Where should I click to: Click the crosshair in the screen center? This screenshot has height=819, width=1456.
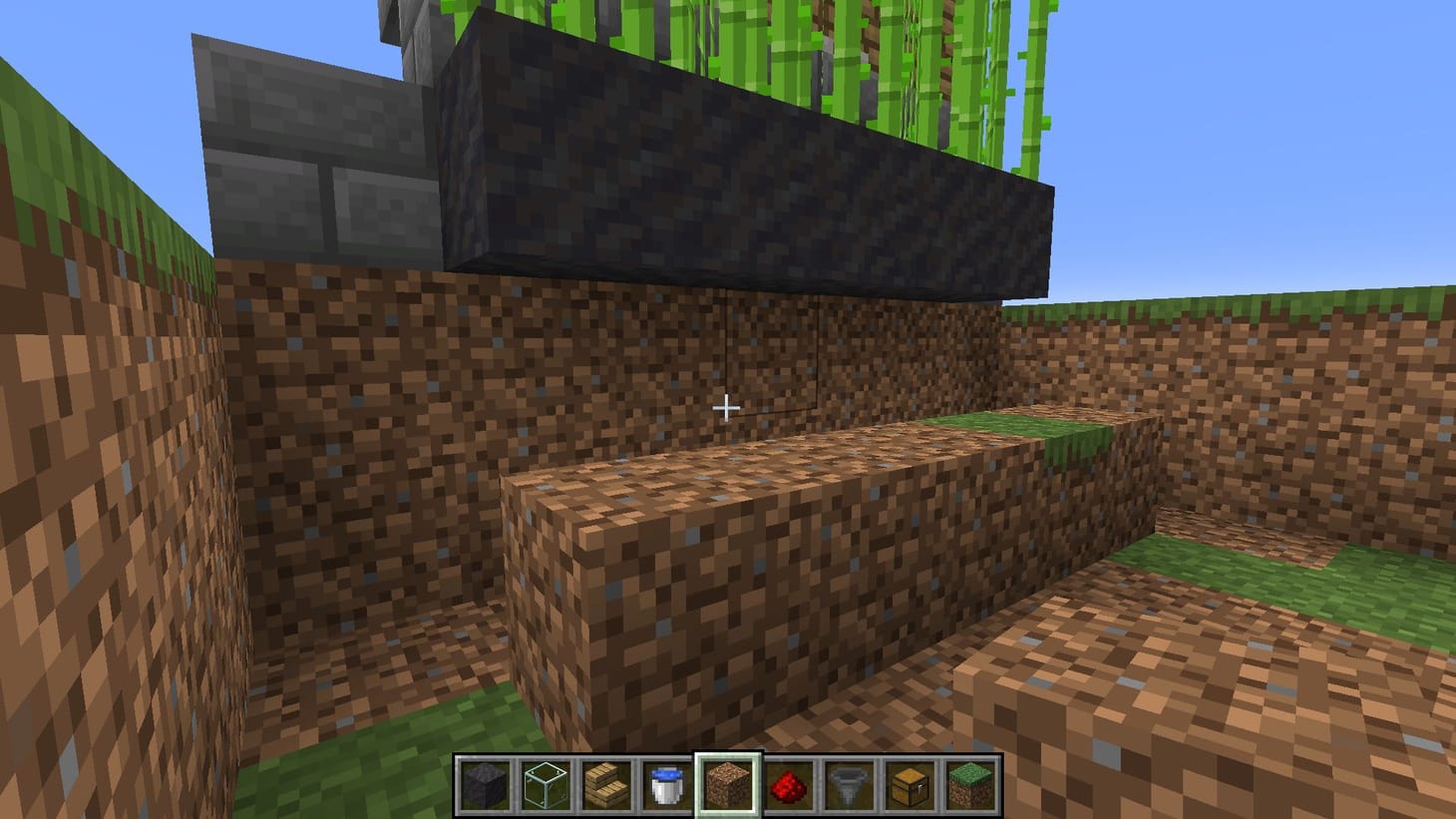pyautogui.click(x=727, y=408)
